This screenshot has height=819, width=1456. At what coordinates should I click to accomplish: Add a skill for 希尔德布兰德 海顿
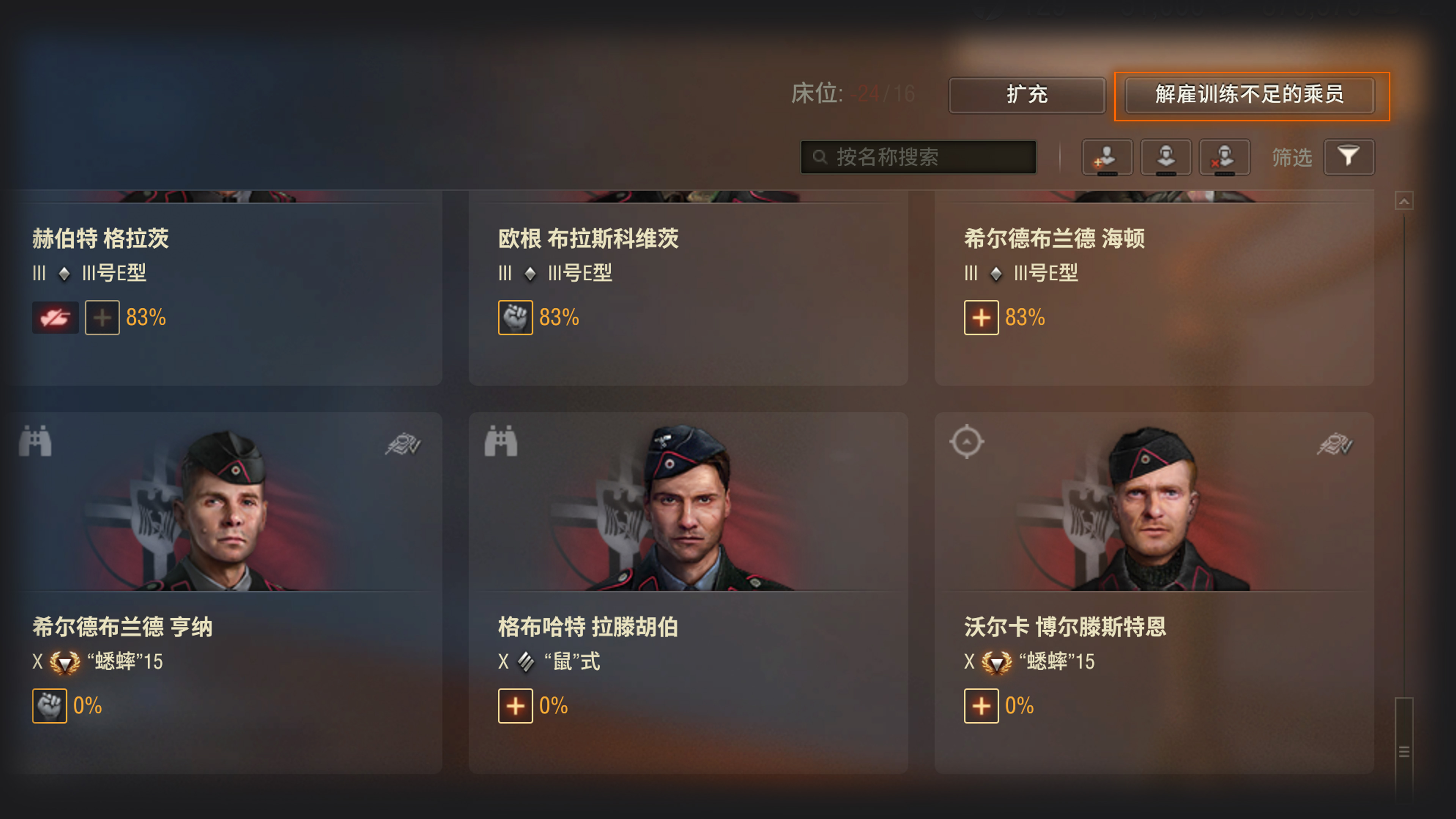[x=981, y=318]
